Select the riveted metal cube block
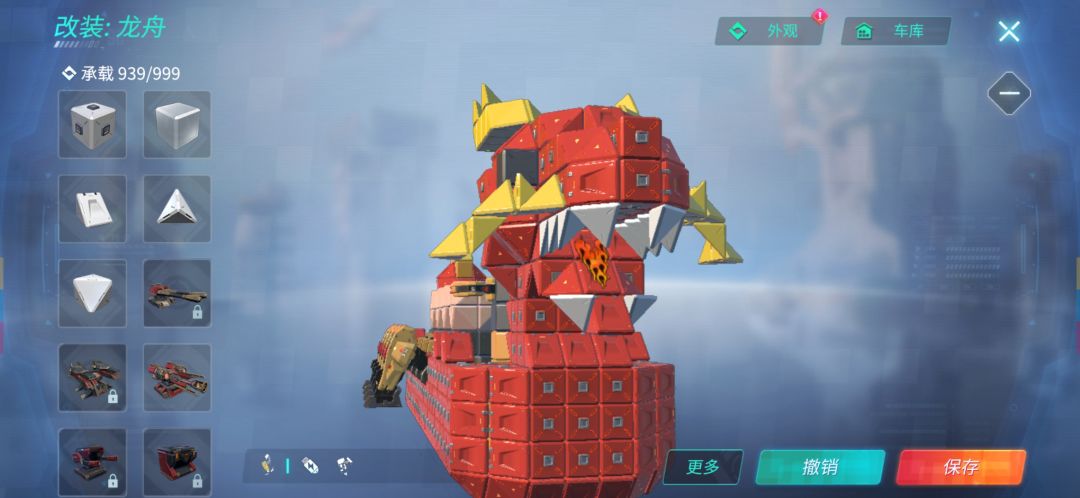 [92, 125]
